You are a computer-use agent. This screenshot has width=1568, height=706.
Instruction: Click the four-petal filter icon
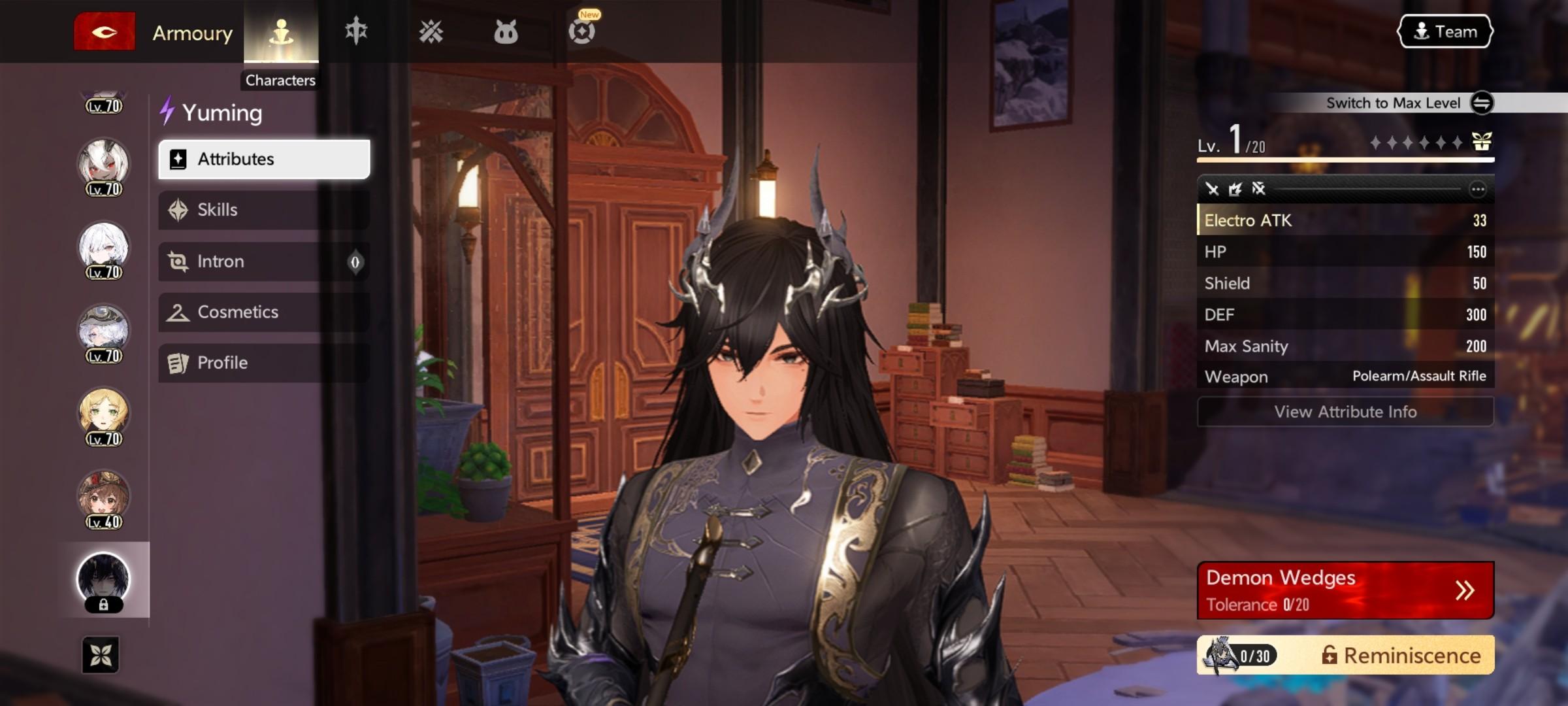[101, 655]
